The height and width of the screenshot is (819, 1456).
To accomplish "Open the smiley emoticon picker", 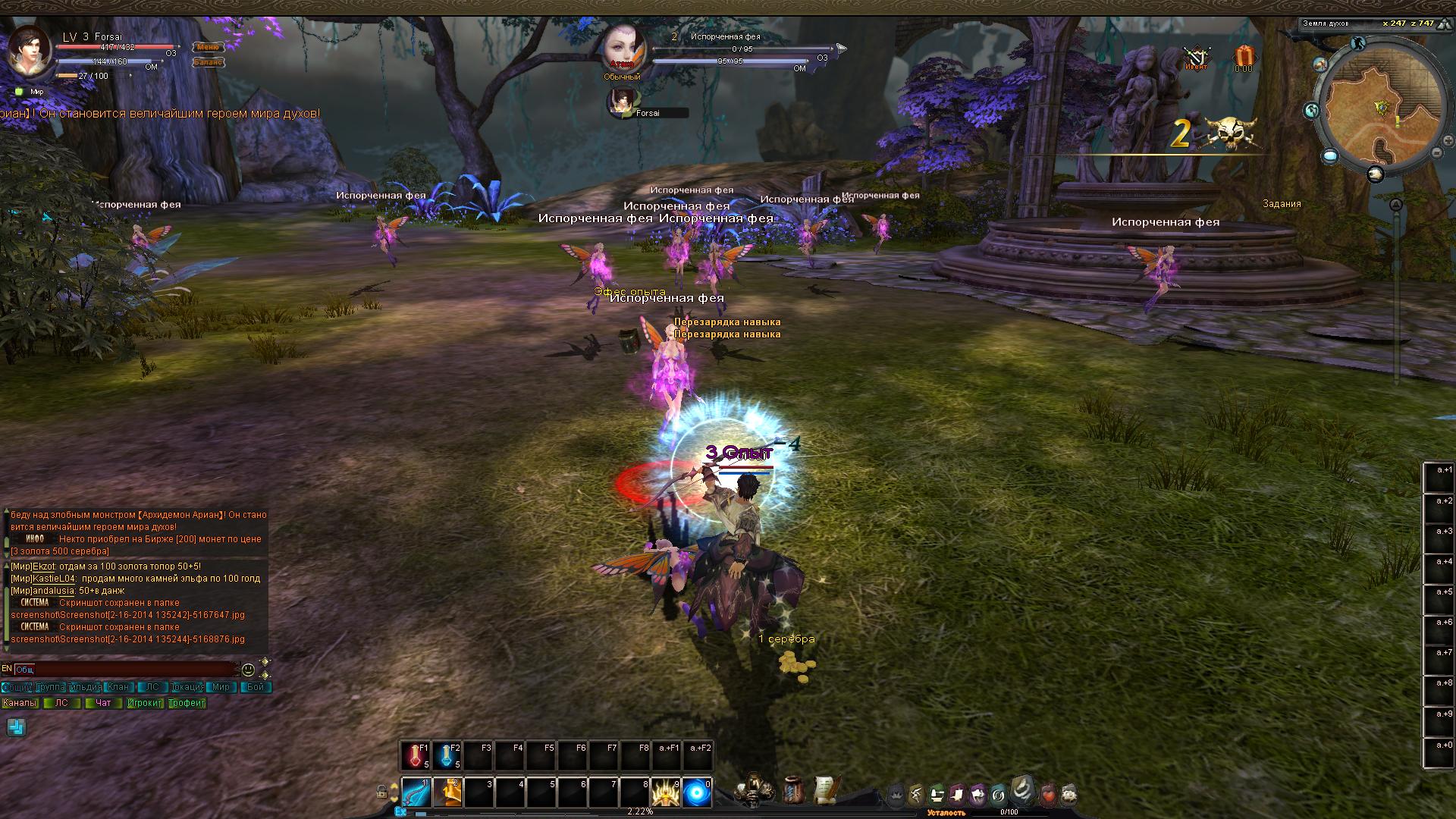I will point(248,670).
